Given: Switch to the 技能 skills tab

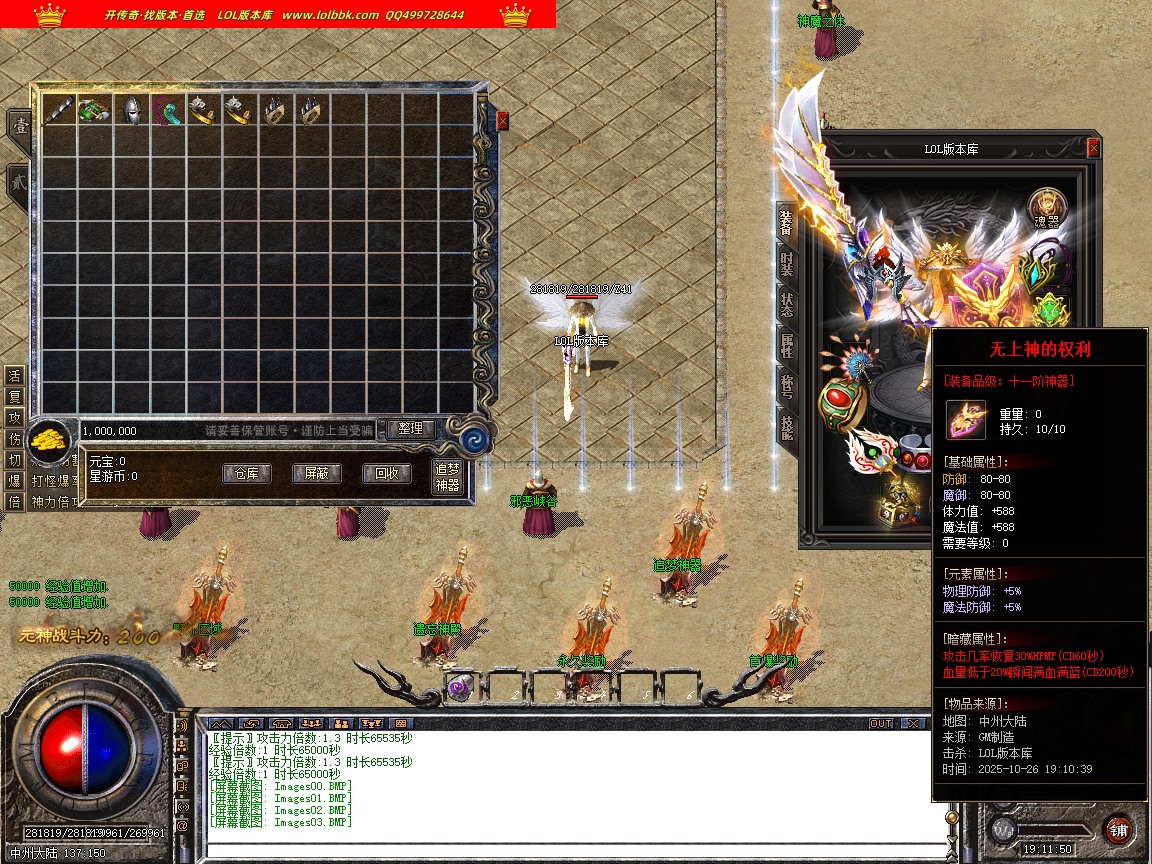Looking at the screenshot, I should click(x=787, y=427).
